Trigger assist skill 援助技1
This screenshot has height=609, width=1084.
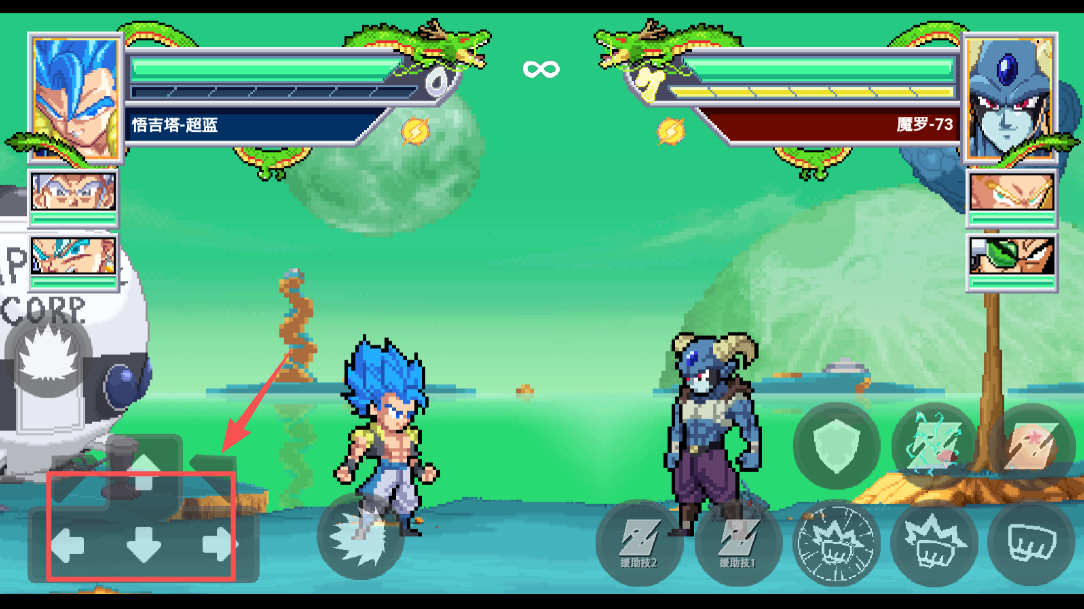coord(737,543)
